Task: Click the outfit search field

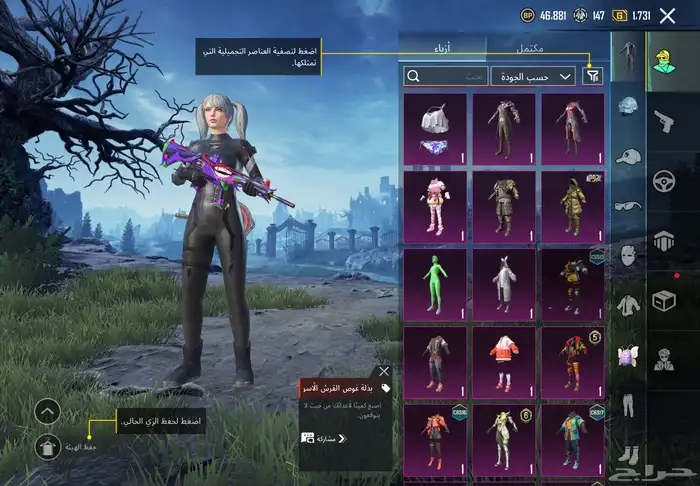Action: pos(446,76)
